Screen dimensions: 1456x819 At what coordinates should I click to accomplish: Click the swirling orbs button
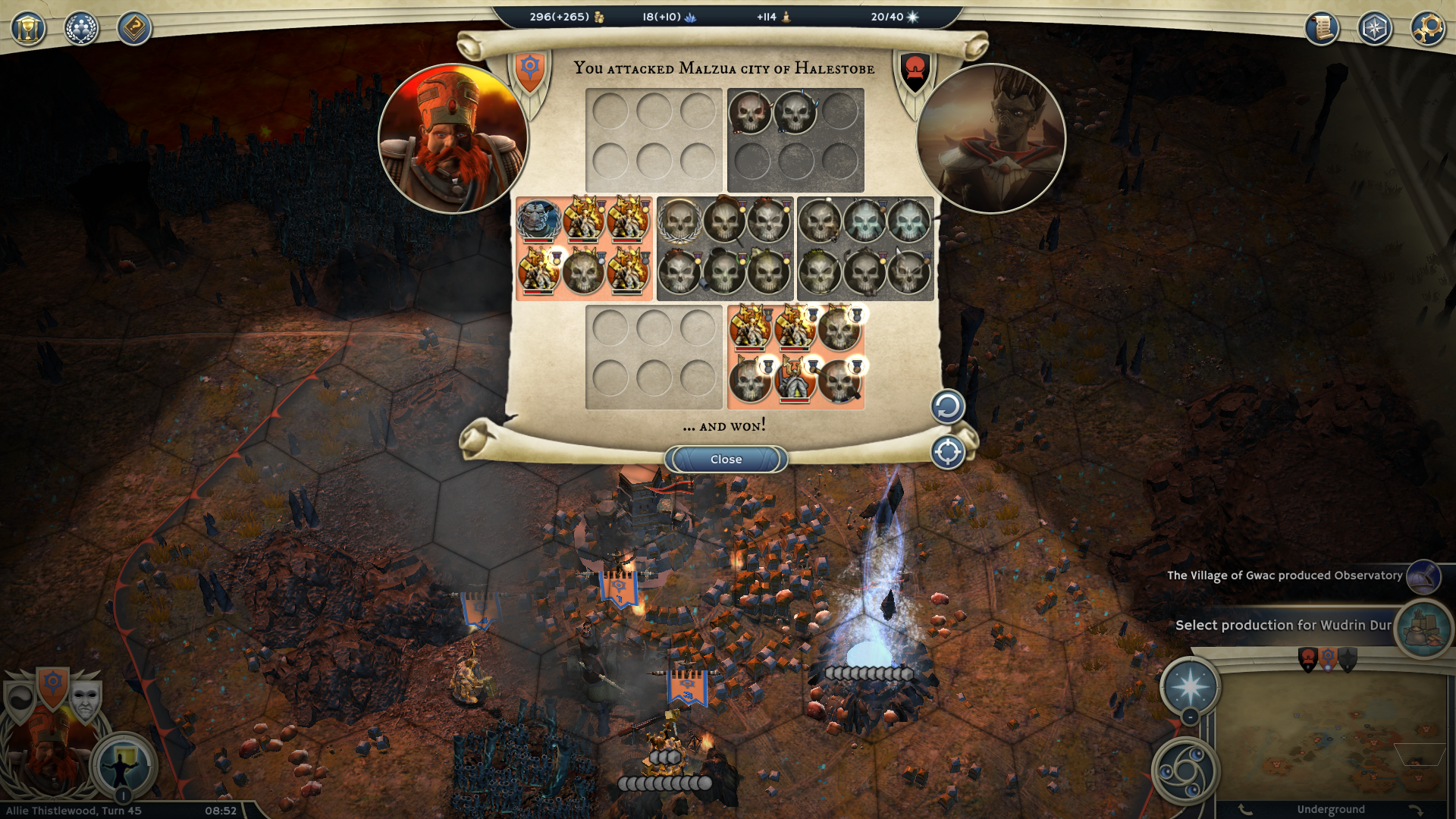pyautogui.click(x=1185, y=771)
